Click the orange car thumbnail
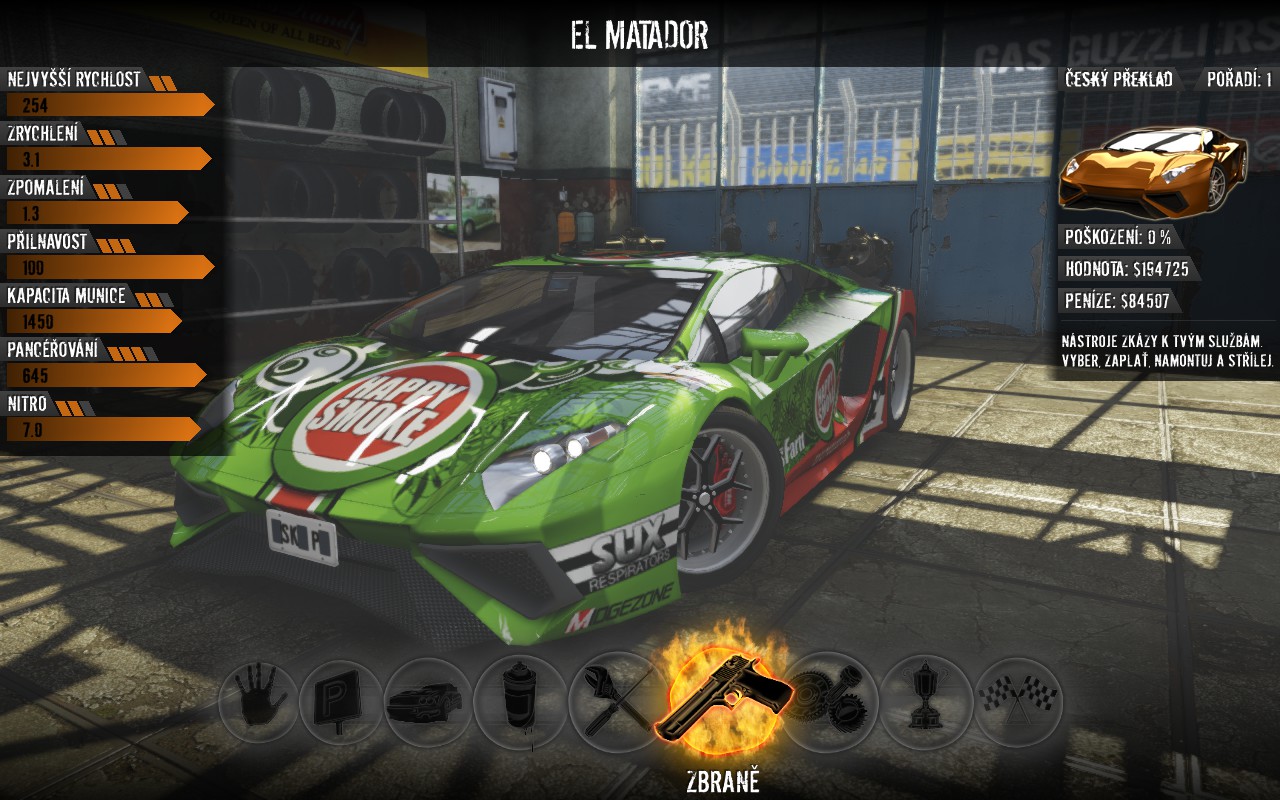This screenshot has height=800, width=1280. [1153, 172]
